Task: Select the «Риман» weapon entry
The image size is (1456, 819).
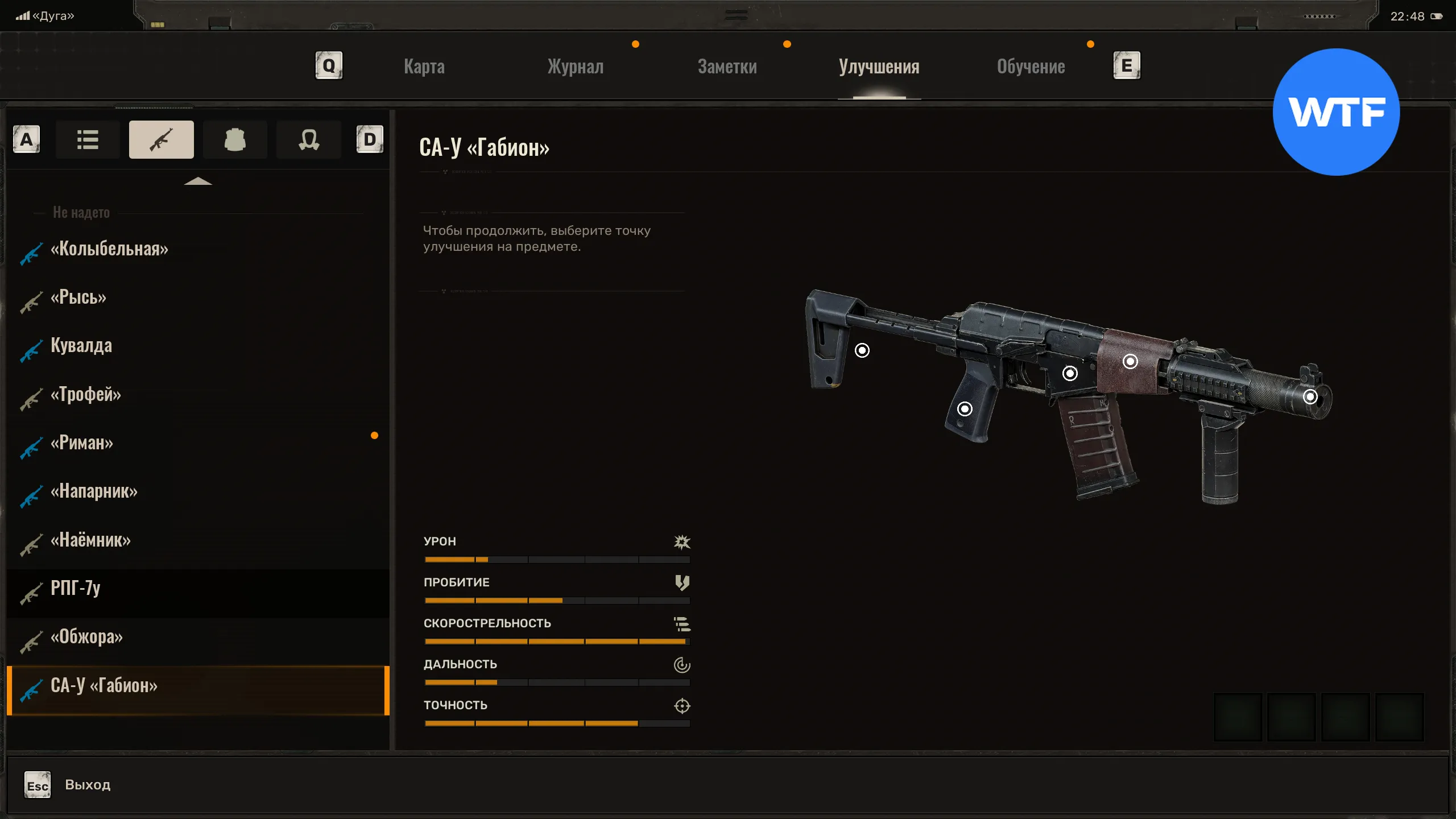Action: [82, 443]
